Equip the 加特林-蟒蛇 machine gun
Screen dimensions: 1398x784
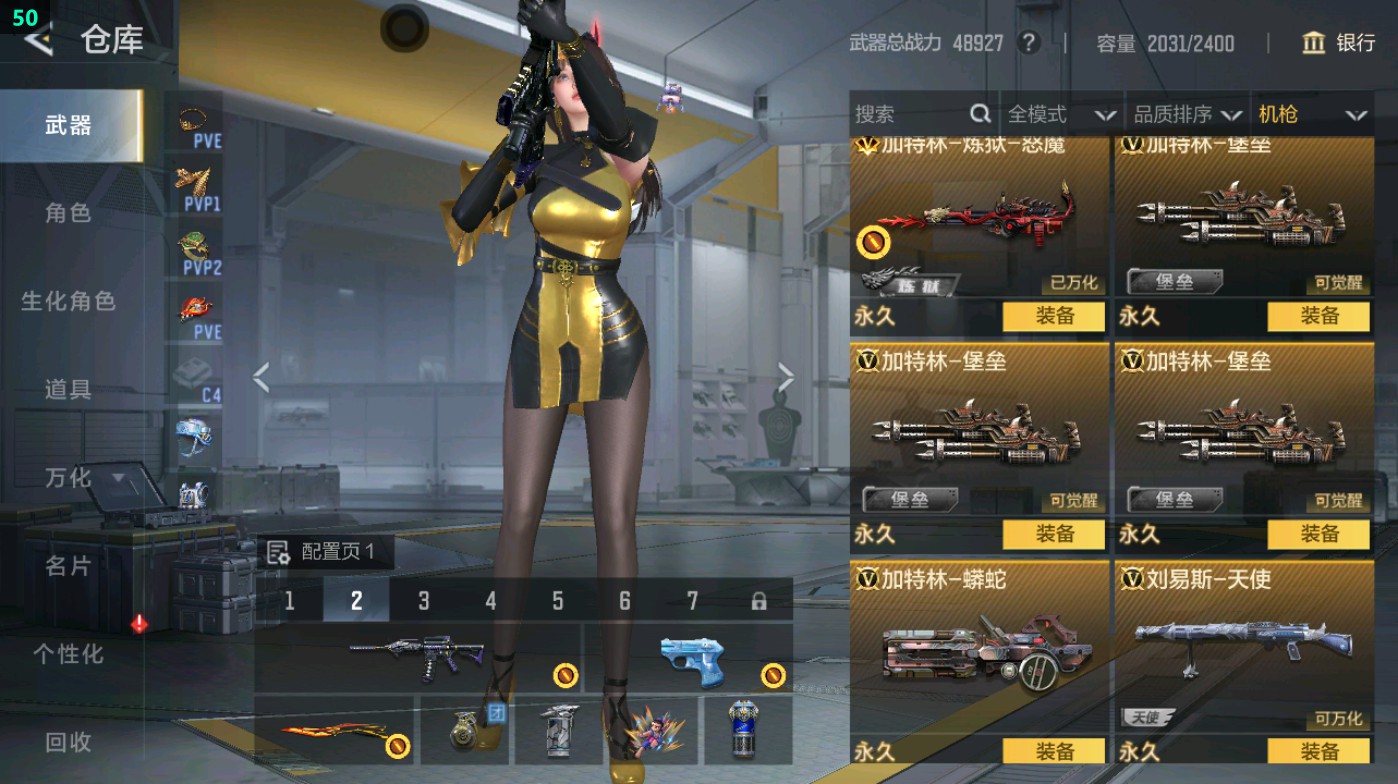pos(1054,751)
